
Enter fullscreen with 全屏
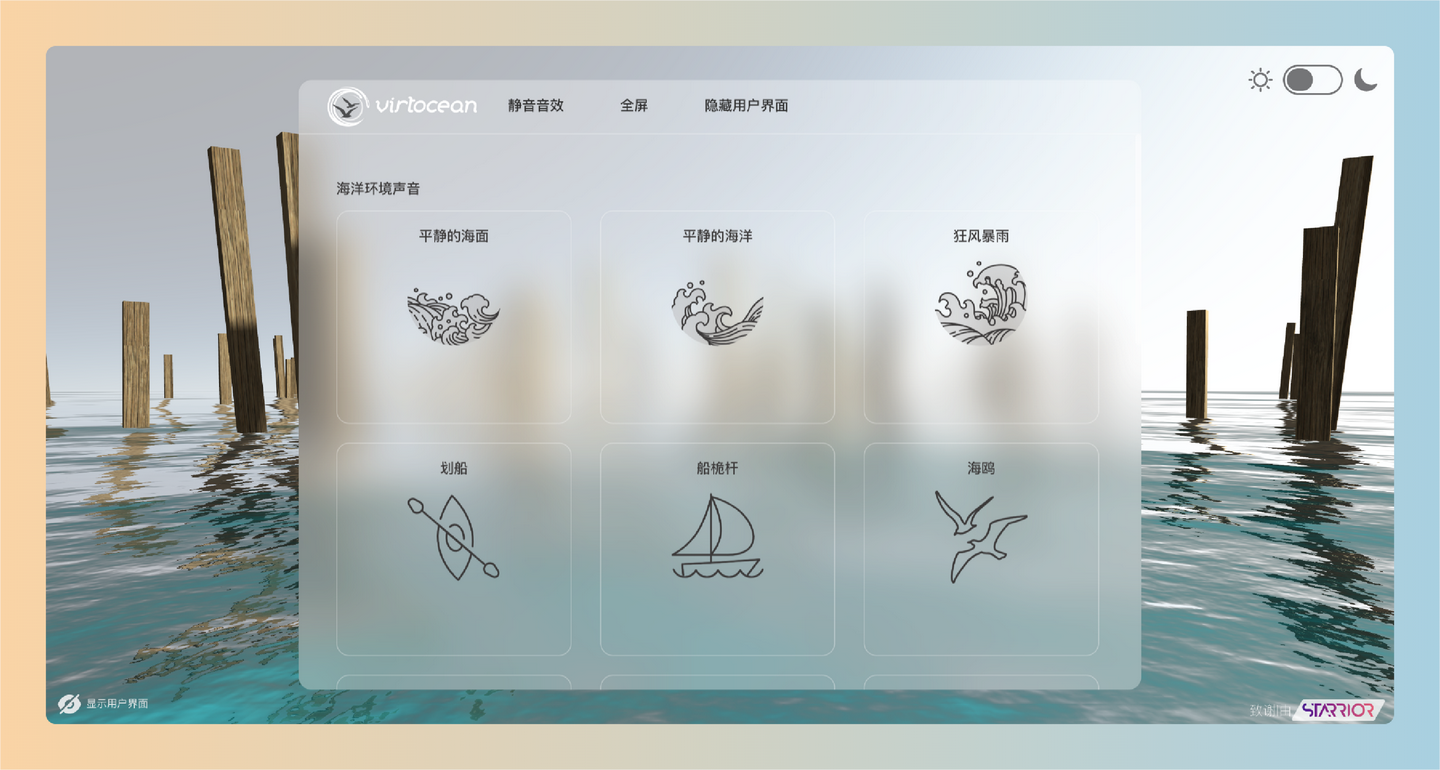[x=632, y=106]
